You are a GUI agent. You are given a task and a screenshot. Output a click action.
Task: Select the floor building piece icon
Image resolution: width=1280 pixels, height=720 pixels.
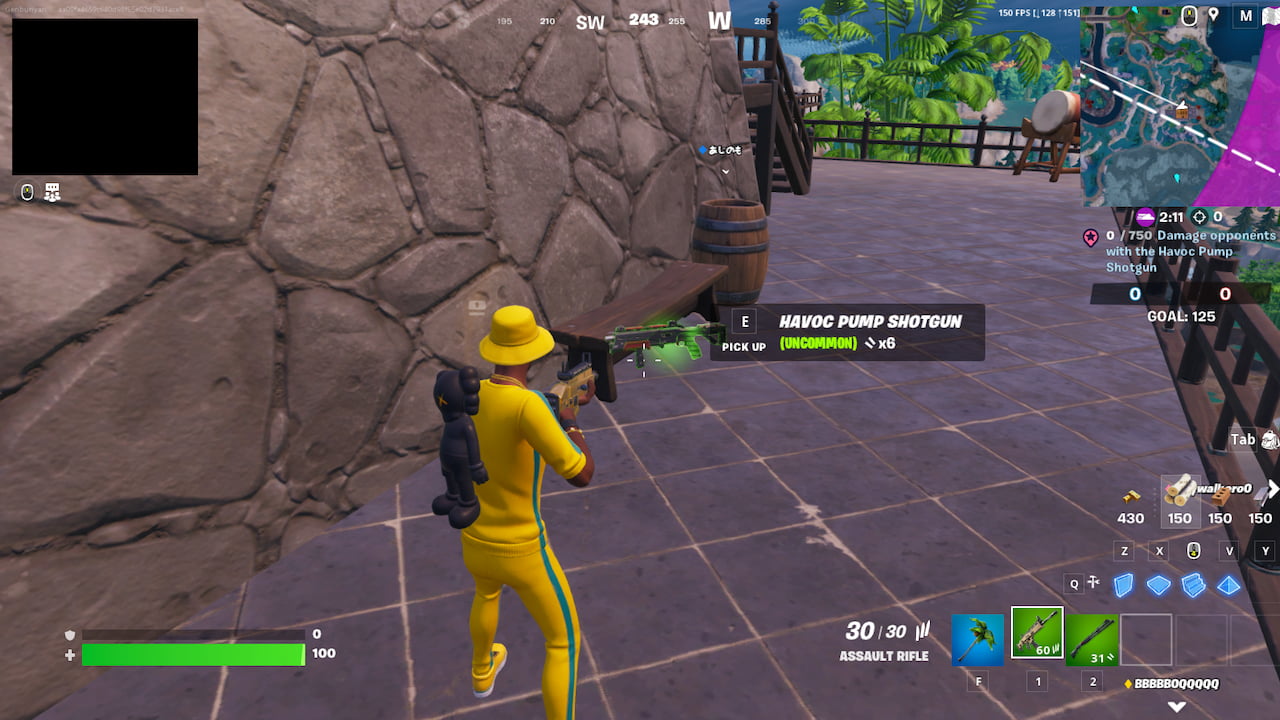(x=1158, y=585)
